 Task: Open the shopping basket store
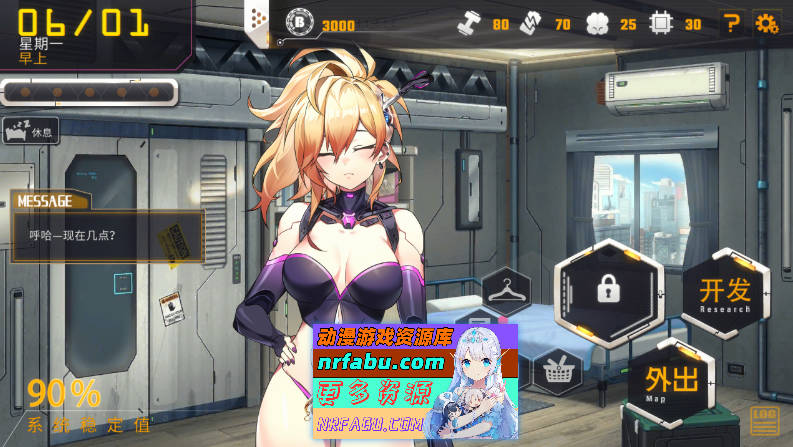tap(558, 373)
